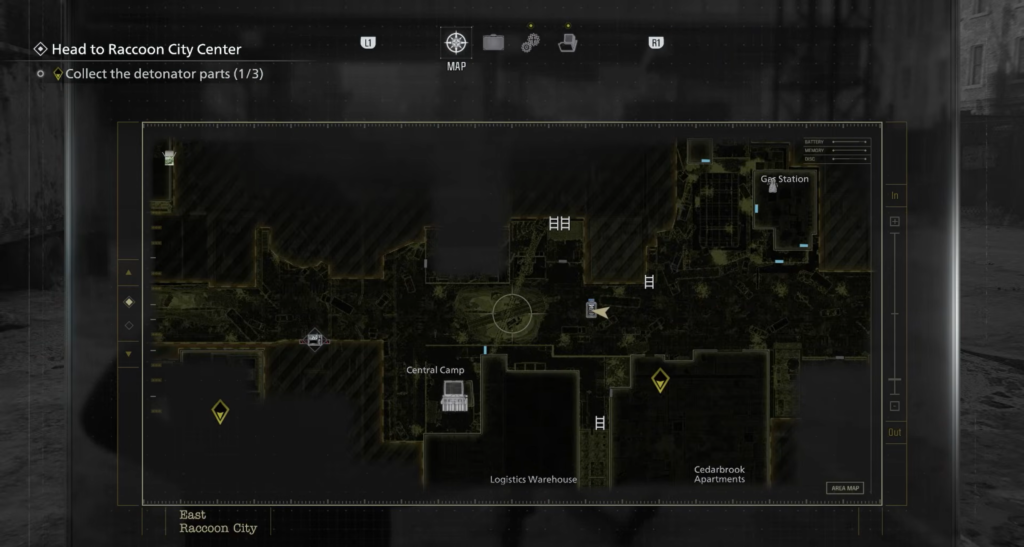Image resolution: width=1024 pixels, height=547 pixels.
Task: Open the briefcase inventory tab
Action: (x=493, y=43)
